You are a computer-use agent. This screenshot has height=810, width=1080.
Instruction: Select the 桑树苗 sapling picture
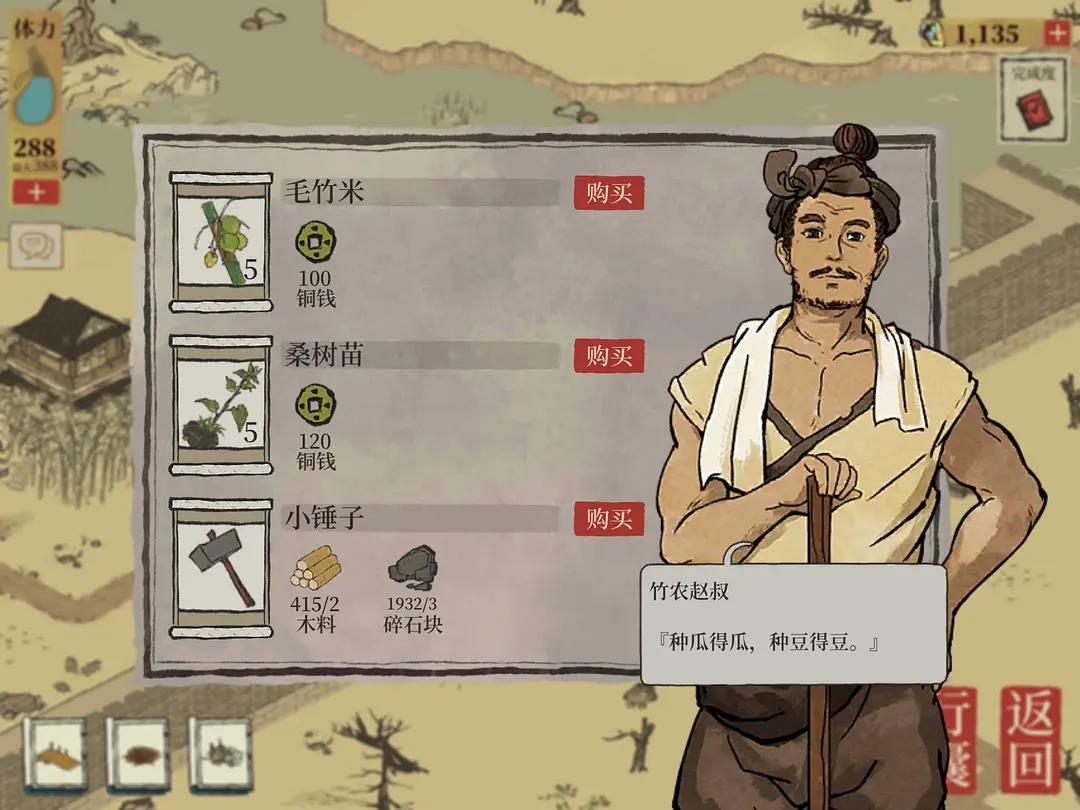221,404
